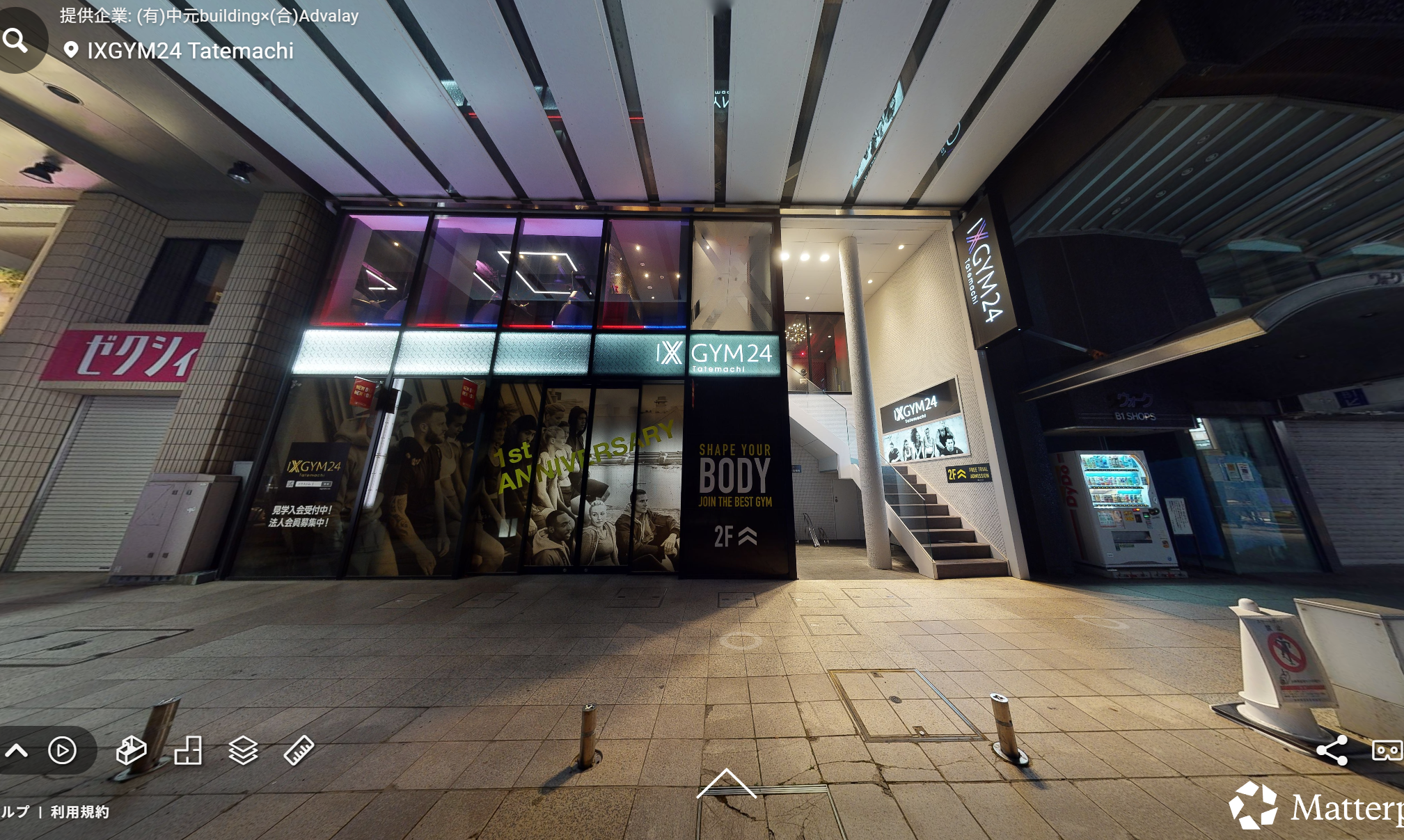Enter VR headset mode
The height and width of the screenshot is (840, 1404).
coord(1386,750)
